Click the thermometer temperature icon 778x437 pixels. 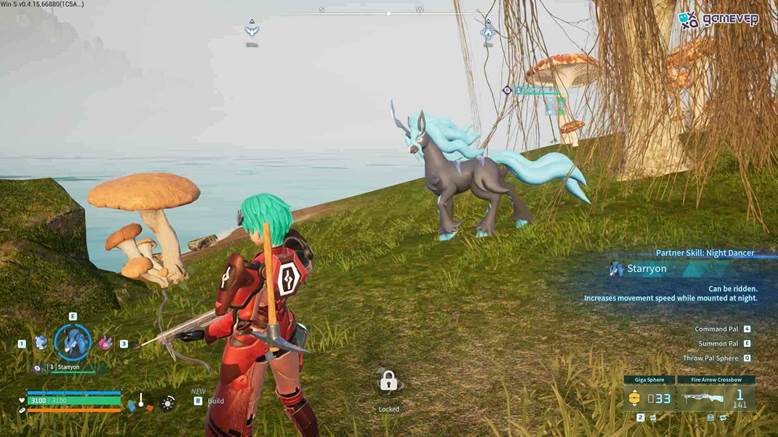[x=141, y=402]
